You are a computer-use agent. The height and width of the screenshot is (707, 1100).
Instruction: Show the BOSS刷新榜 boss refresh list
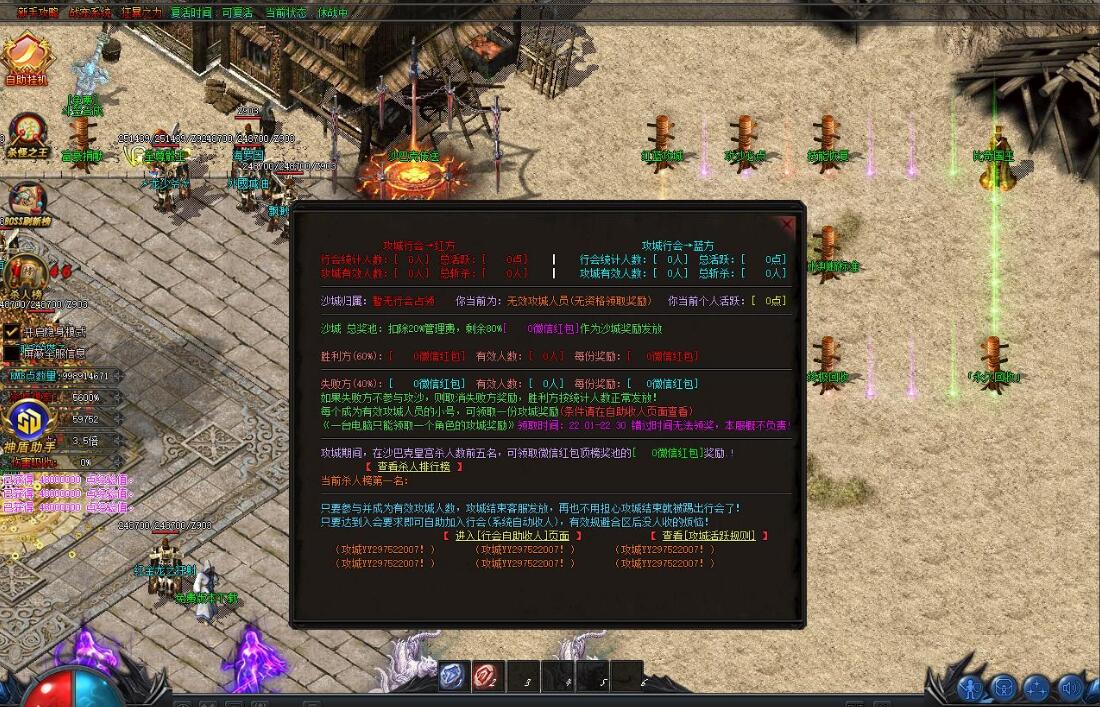click(x=27, y=202)
